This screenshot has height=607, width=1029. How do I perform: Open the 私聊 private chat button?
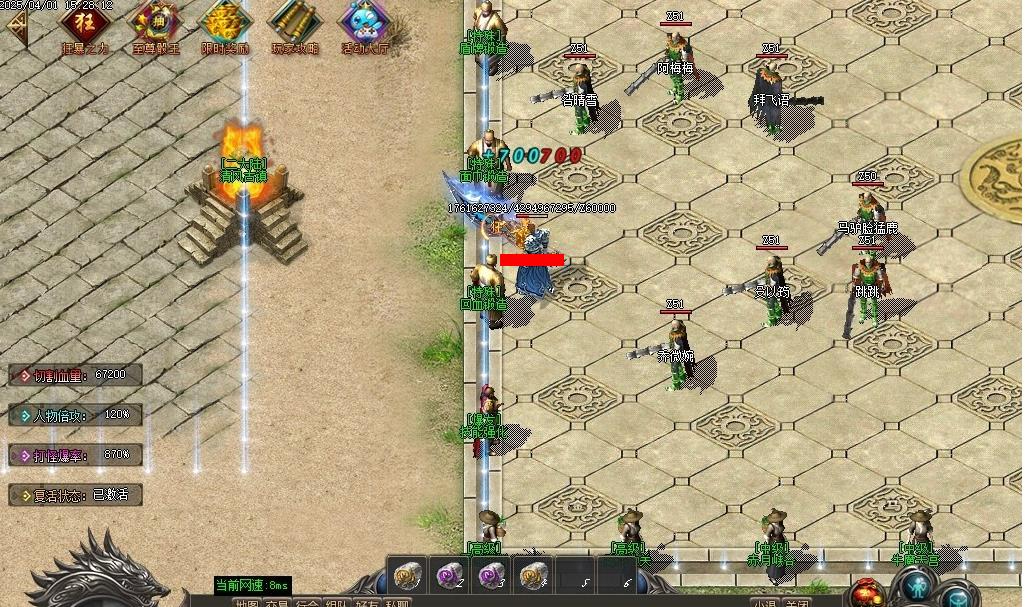tap(397, 602)
